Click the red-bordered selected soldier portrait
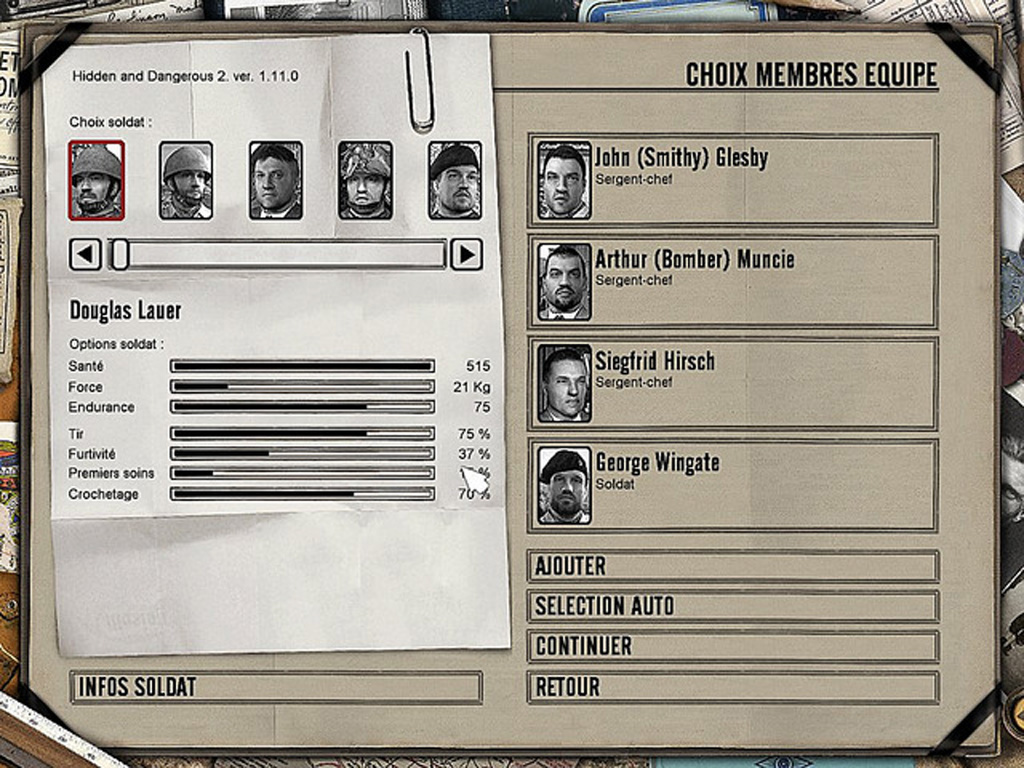 point(96,180)
